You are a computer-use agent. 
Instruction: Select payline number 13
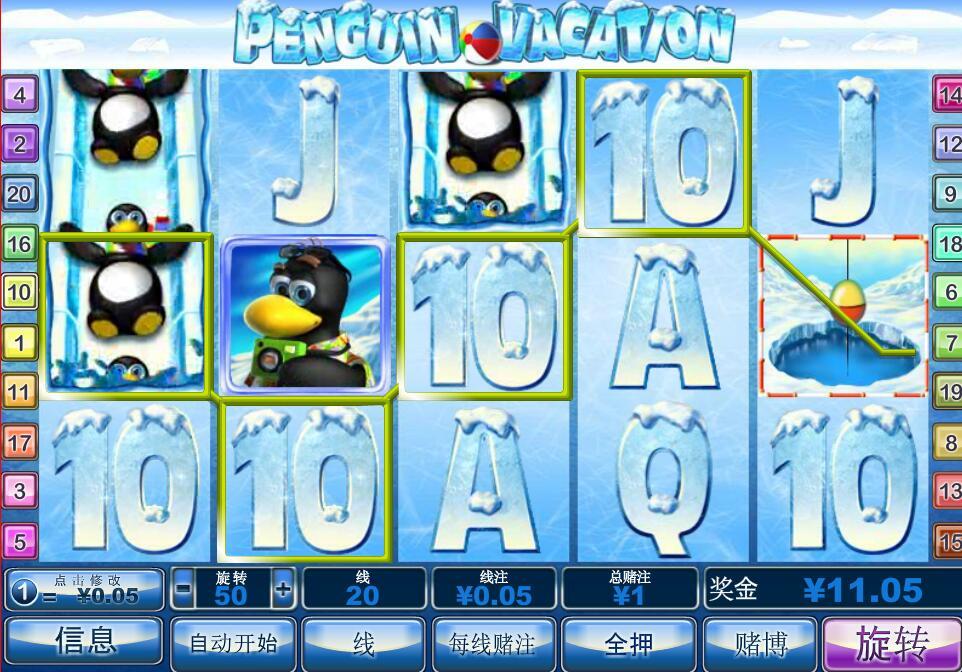[x=949, y=491]
